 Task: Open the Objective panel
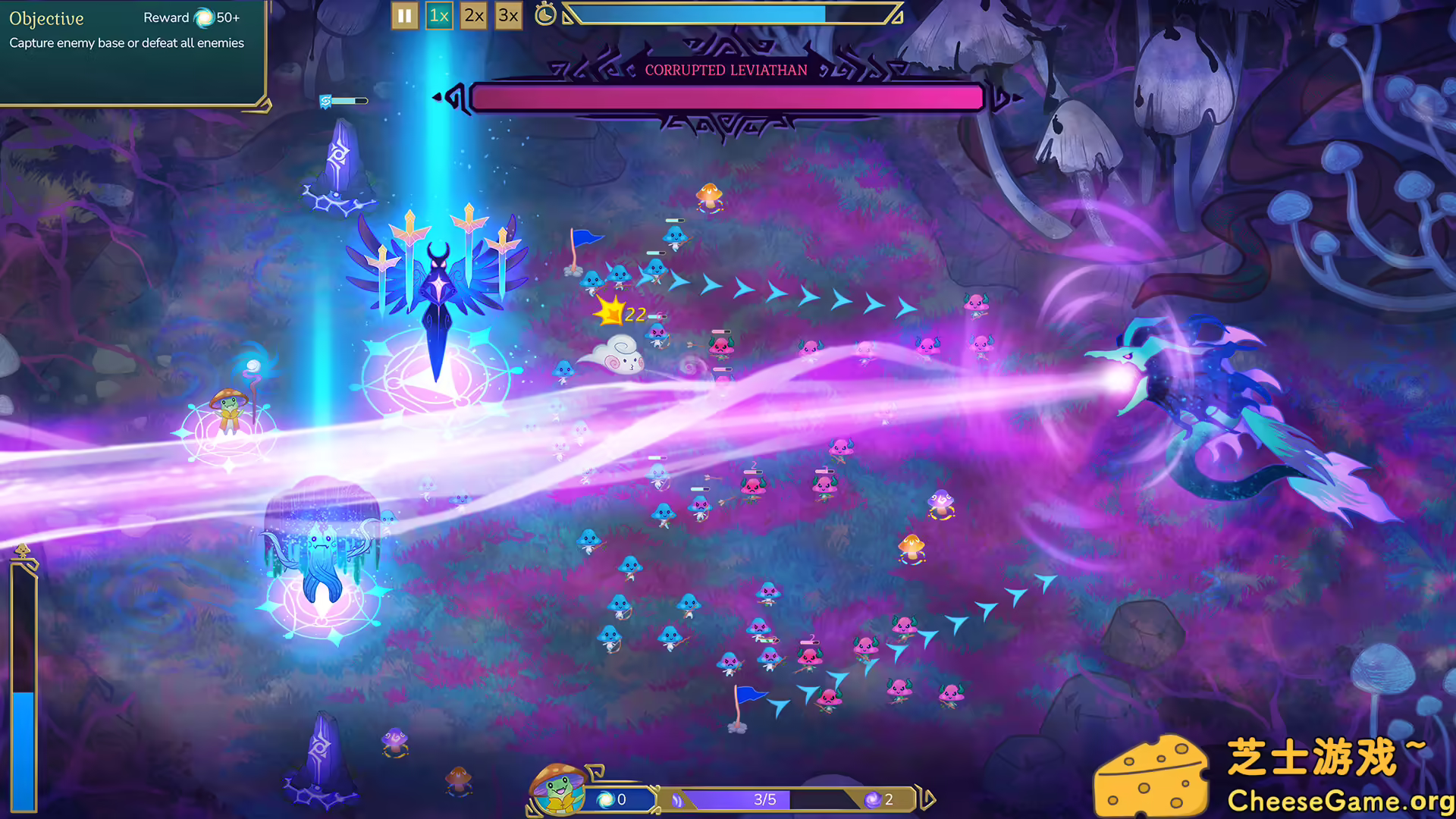[x=46, y=19]
